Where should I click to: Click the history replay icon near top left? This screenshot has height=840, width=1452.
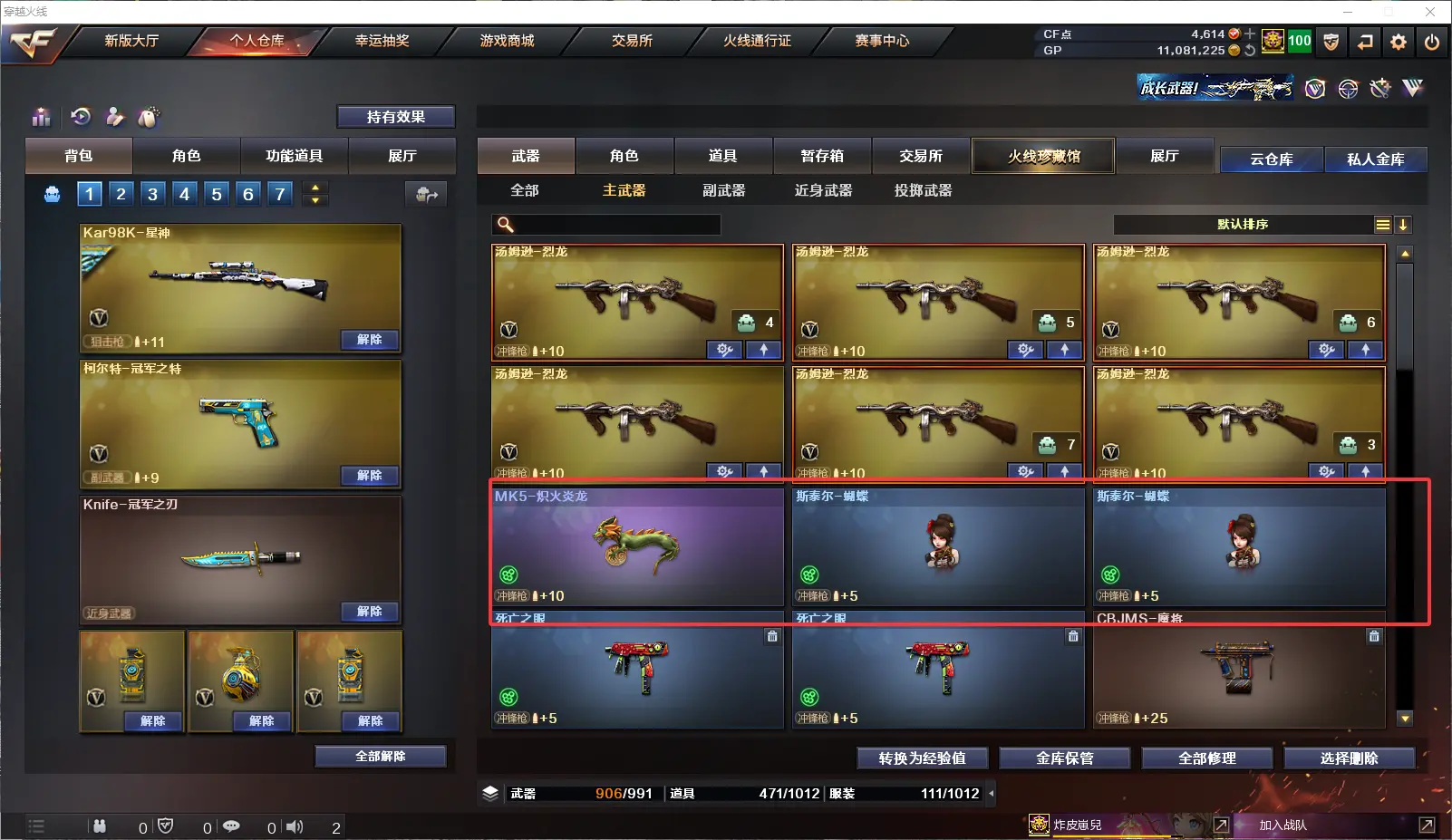point(82,118)
